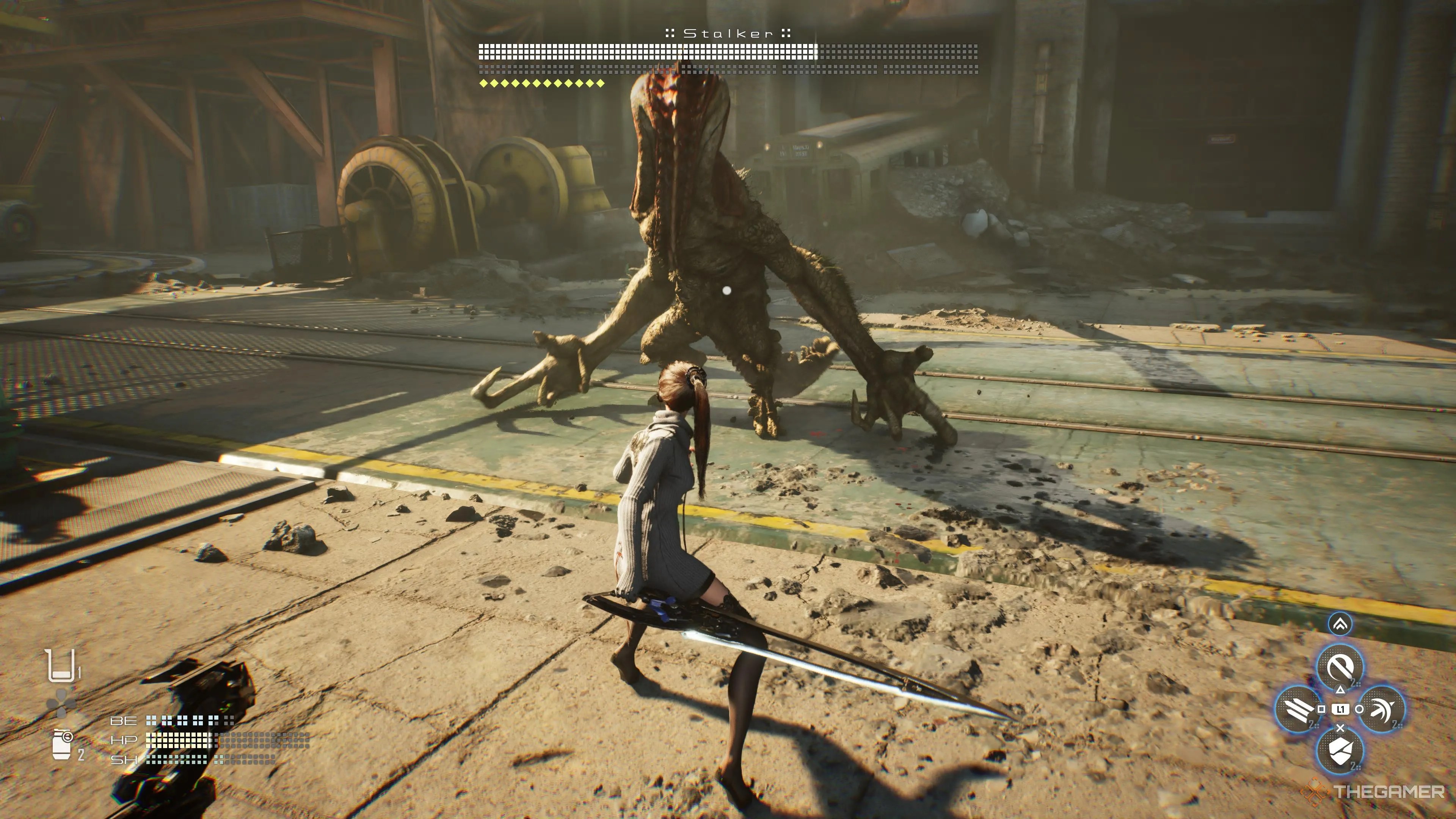Click the Stalker boss name title
Image resolution: width=1456 pixels, height=819 pixels.
pyautogui.click(x=728, y=34)
